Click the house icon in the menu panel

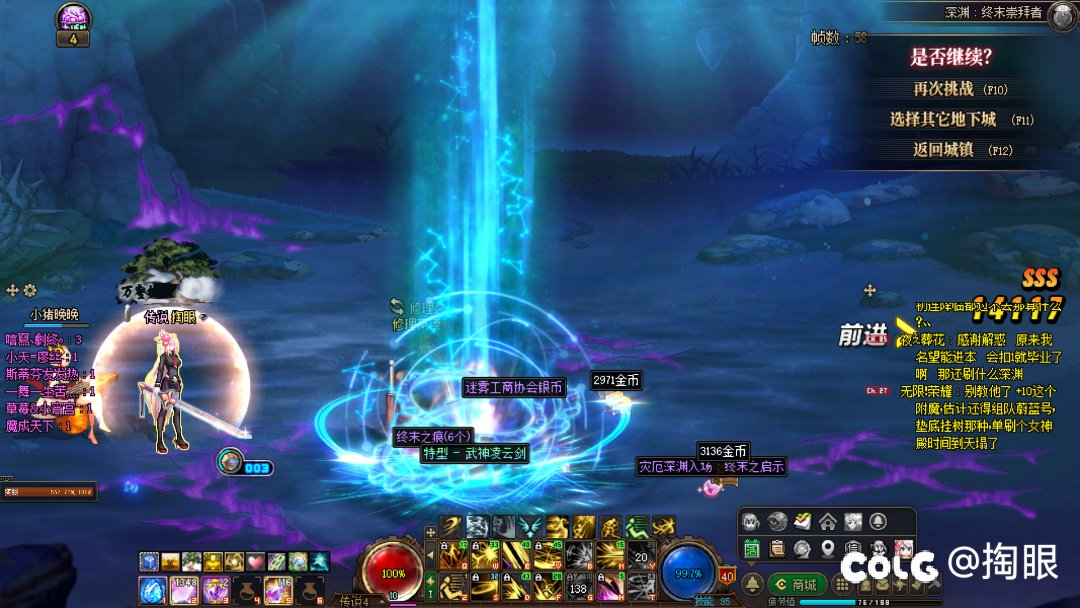point(827,522)
